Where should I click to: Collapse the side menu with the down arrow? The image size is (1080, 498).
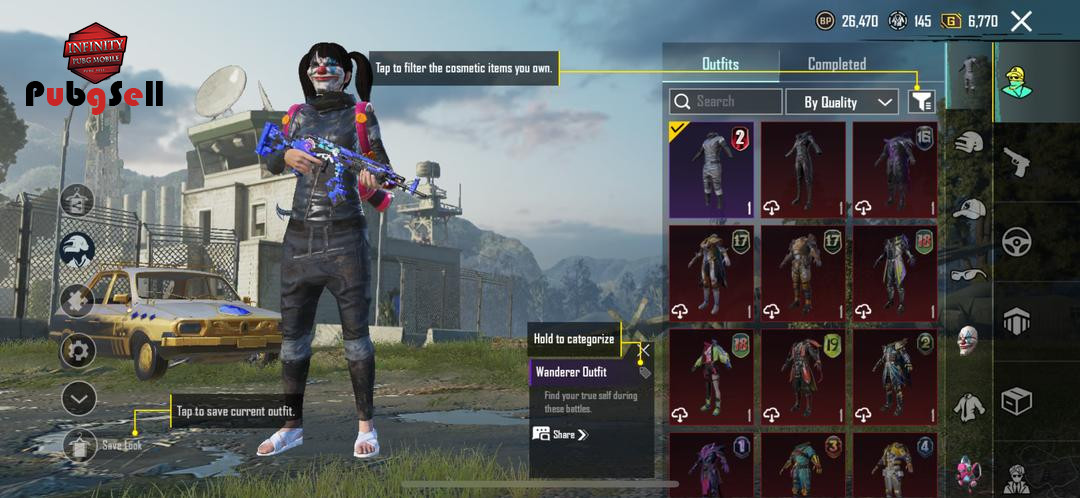(78, 398)
